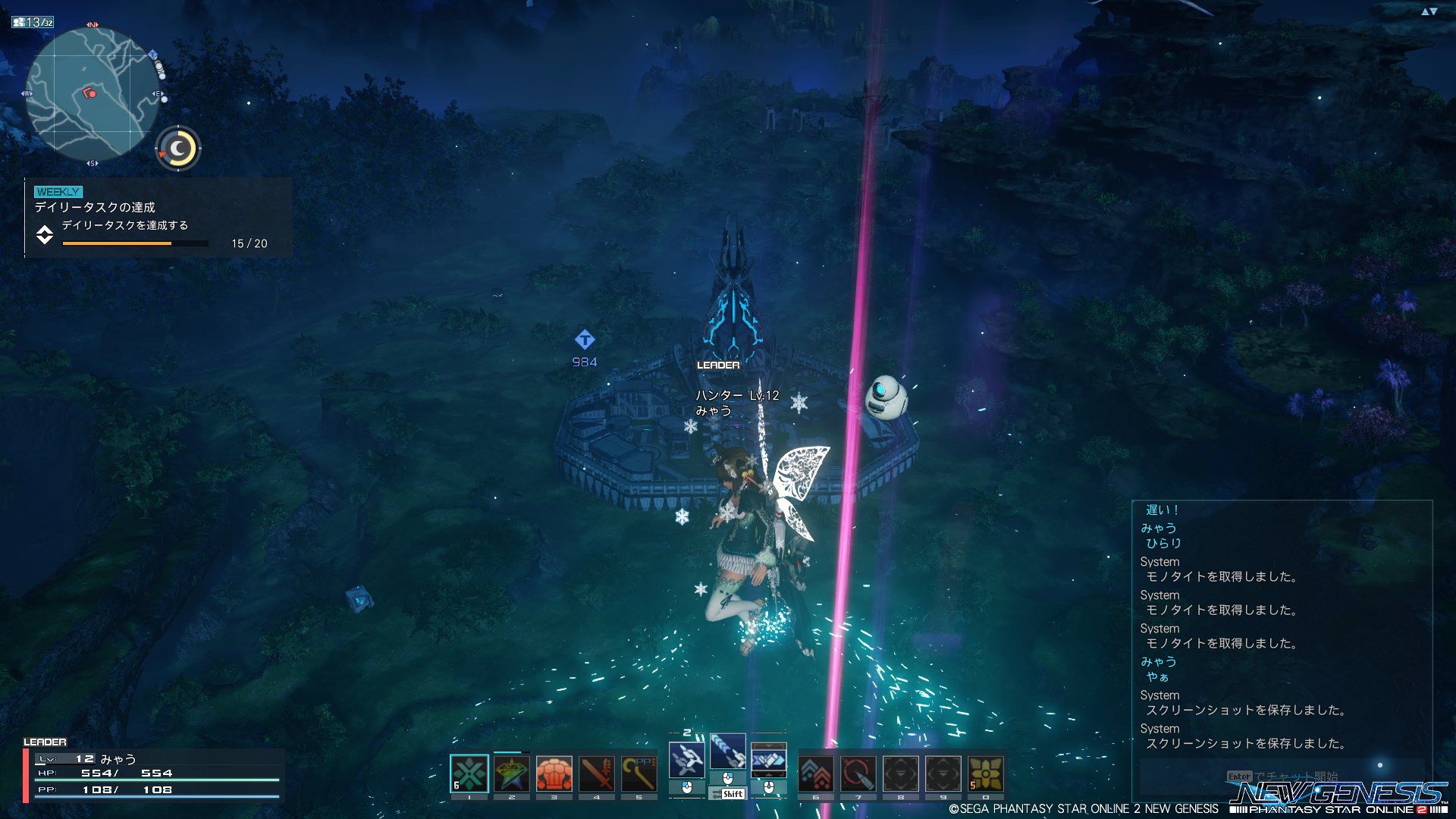Click the screenshot saved chat message
Viewport: 1456px width, 819px height.
point(1245,743)
